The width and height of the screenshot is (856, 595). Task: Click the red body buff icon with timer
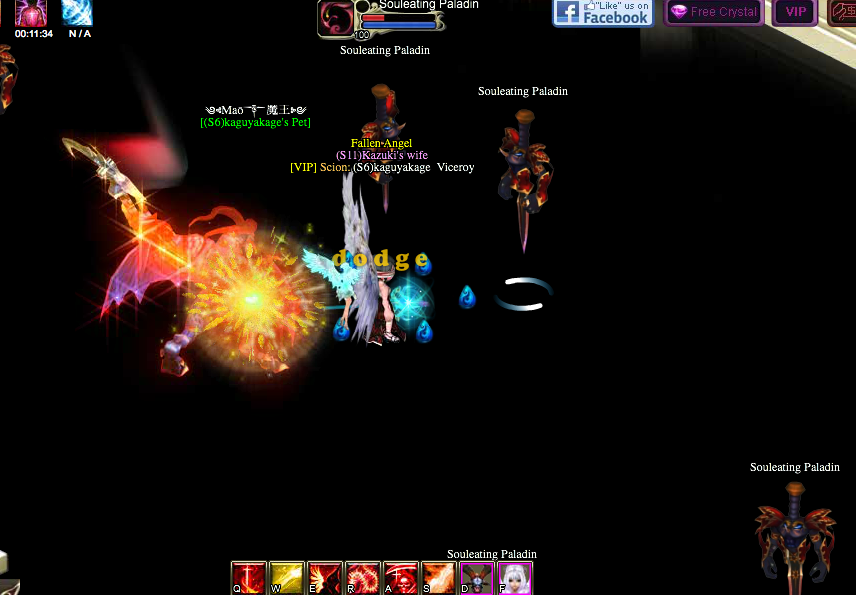point(31,12)
